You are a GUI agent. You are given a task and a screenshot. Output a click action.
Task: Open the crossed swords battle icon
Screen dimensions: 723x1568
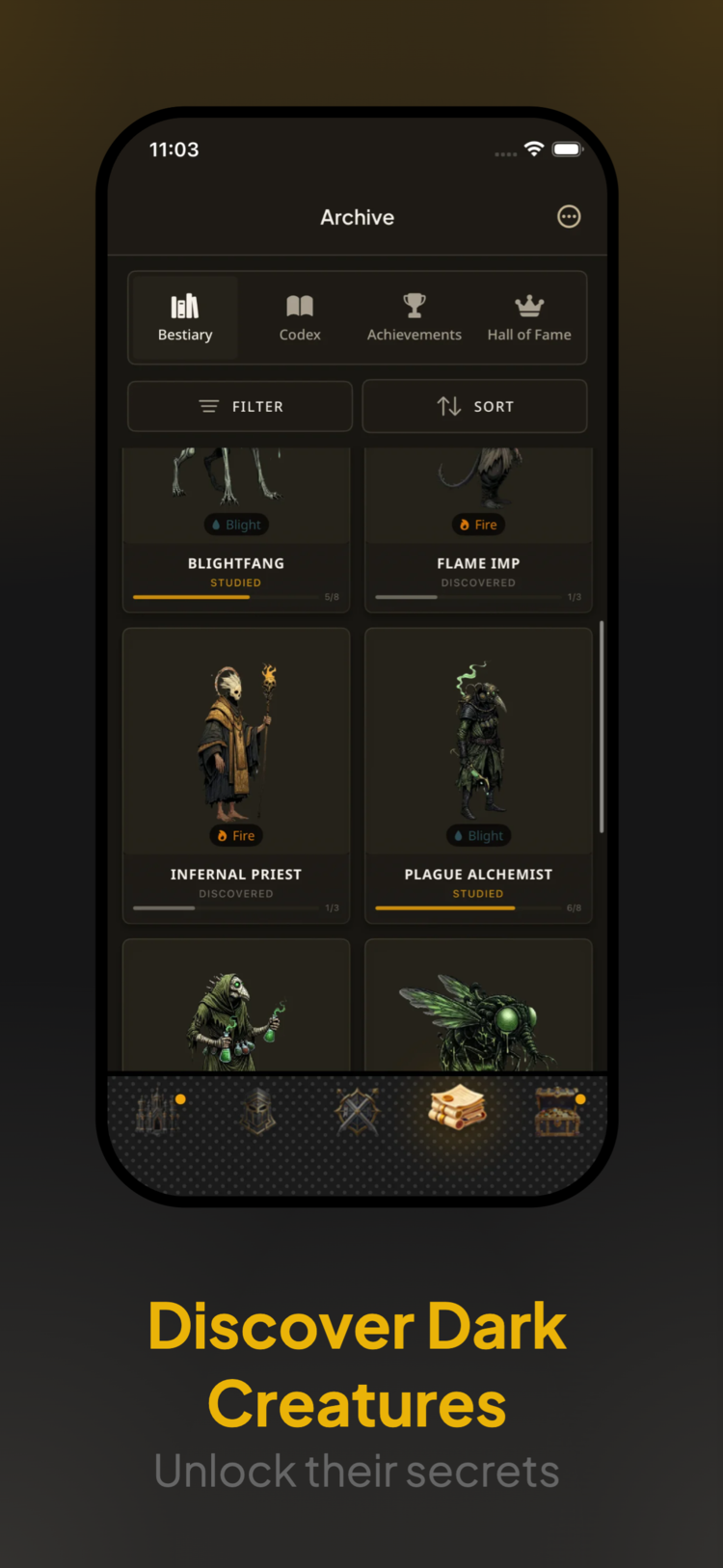(x=358, y=1112)
